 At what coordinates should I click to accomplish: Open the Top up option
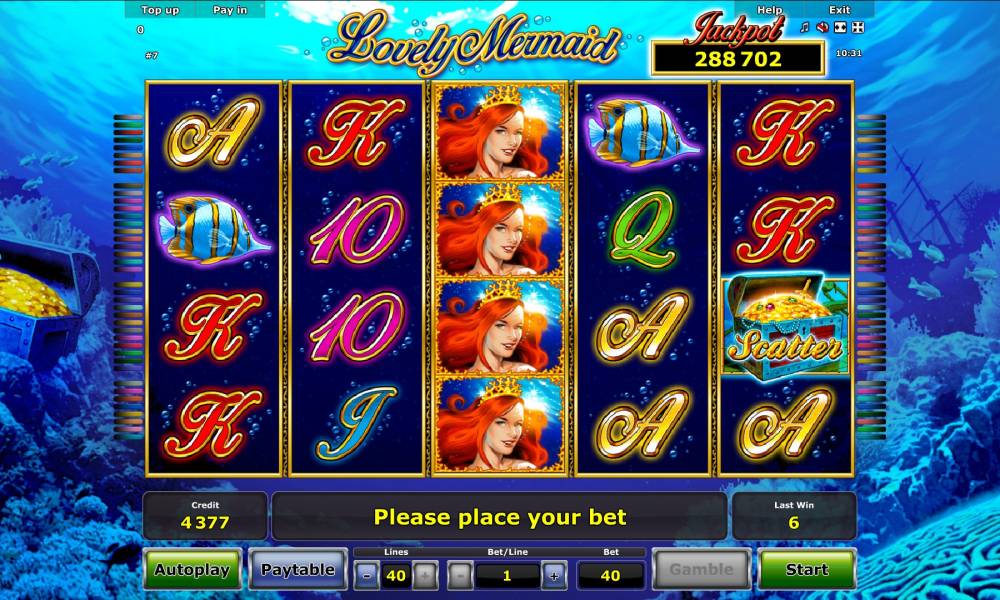(160, 10)
